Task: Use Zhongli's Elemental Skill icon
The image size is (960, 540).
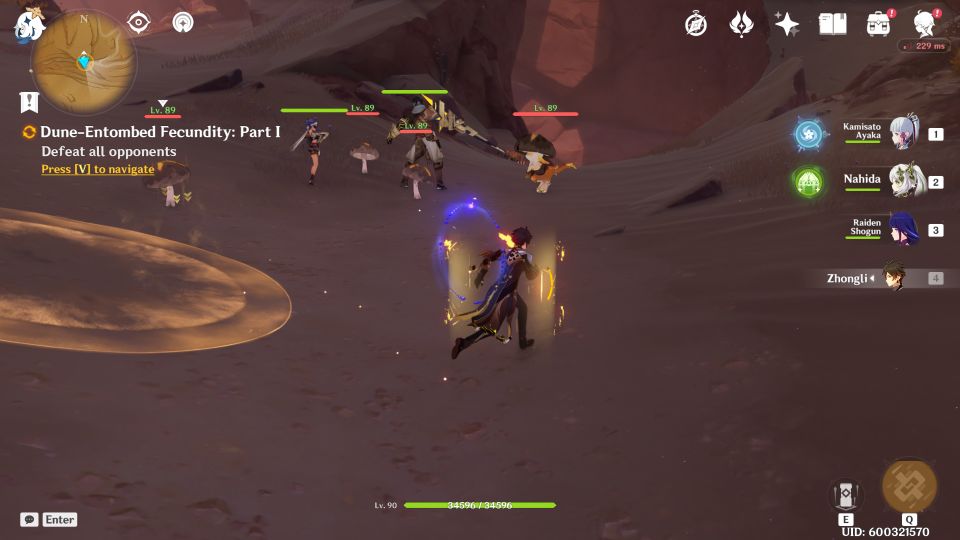Action: coord(845,494)
